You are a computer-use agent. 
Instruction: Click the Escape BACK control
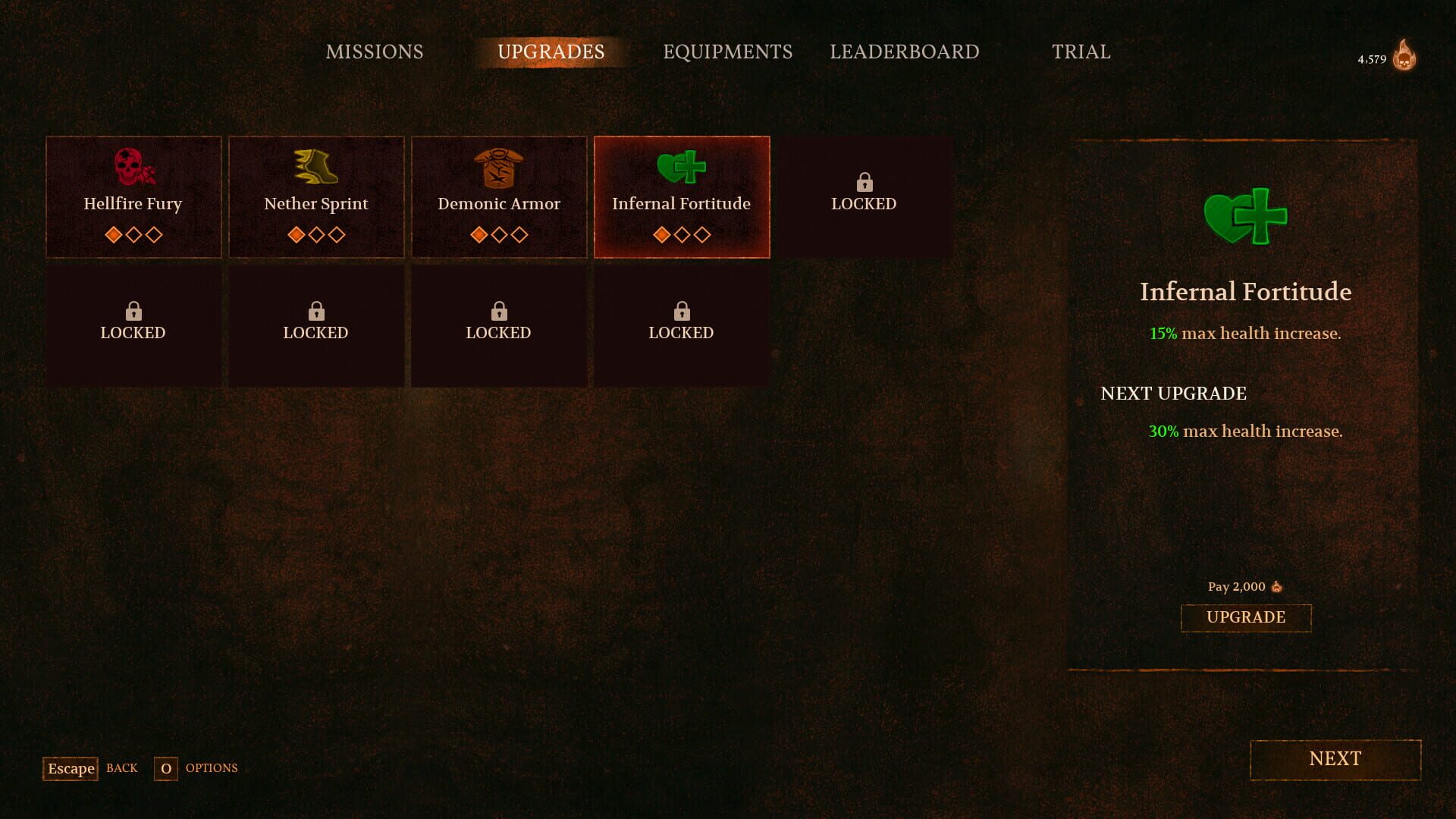click(x=70, y=768)
